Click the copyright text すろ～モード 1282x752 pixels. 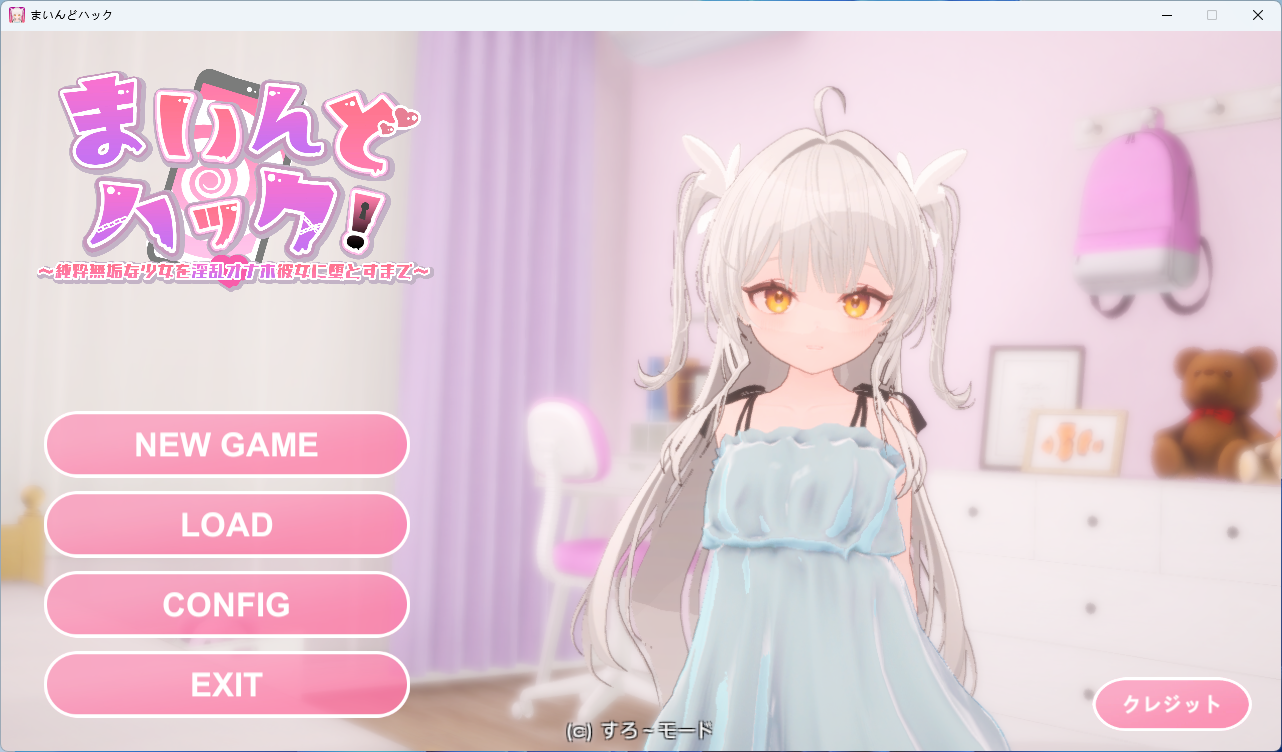637,731
